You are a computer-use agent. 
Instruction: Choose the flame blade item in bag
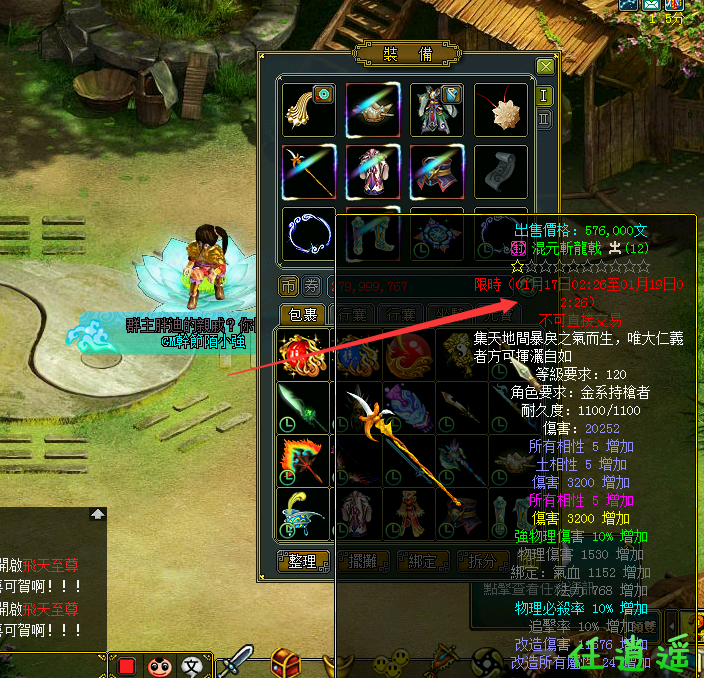click(305, 461)
